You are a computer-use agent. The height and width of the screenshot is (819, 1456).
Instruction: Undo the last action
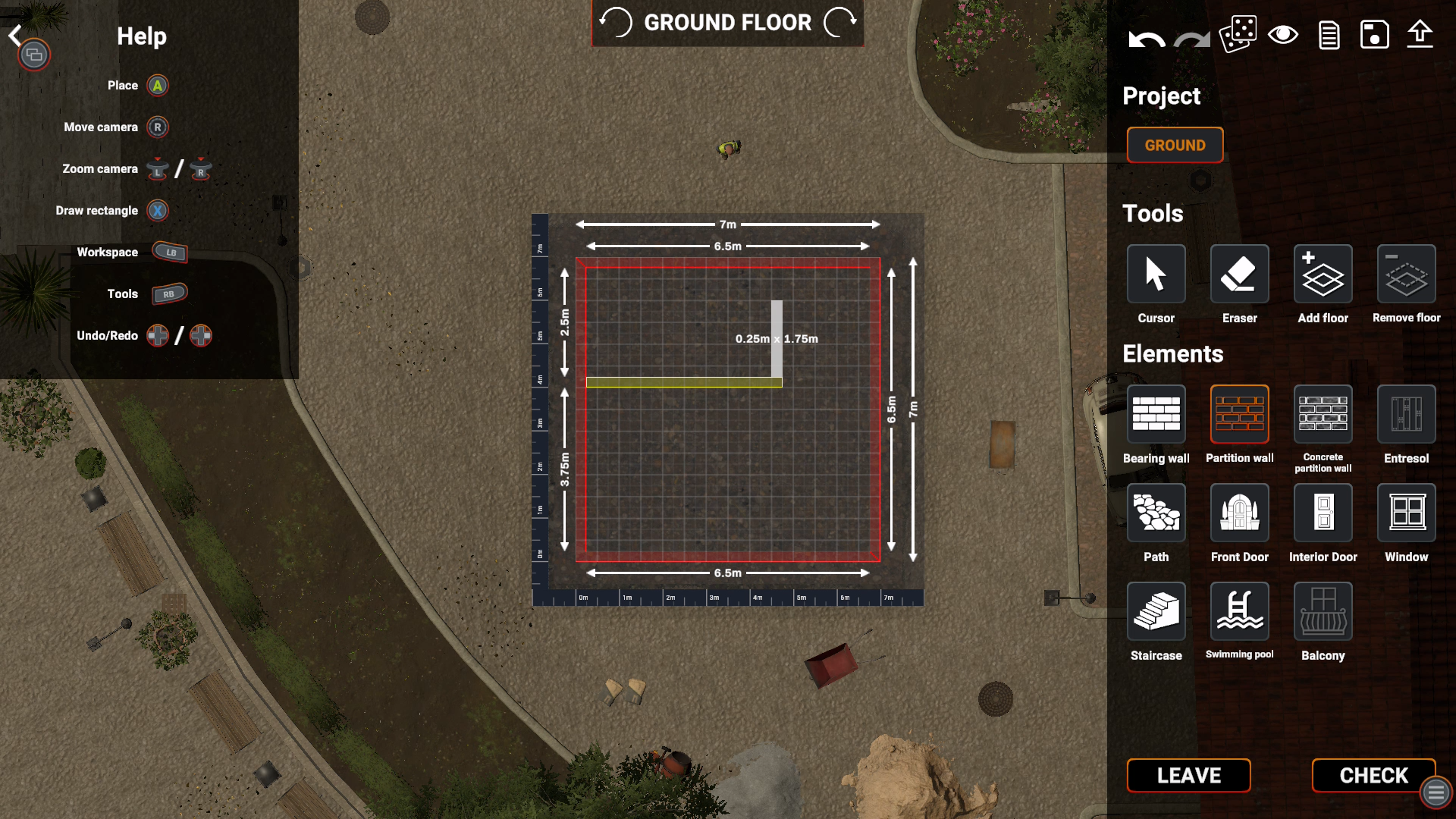coord(1146,36)
